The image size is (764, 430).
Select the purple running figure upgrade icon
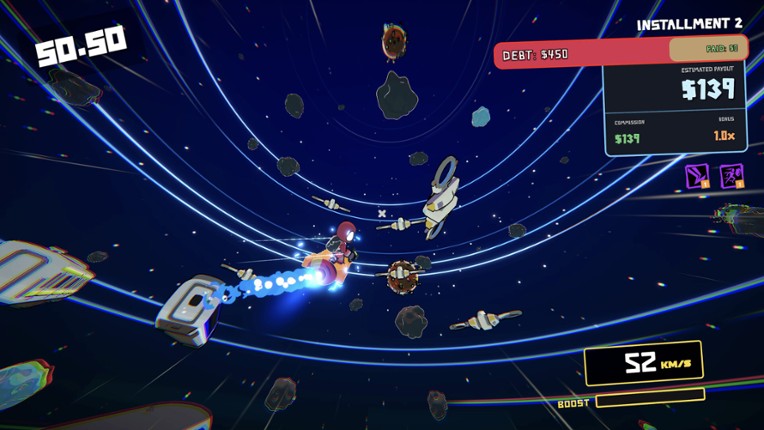731,176
